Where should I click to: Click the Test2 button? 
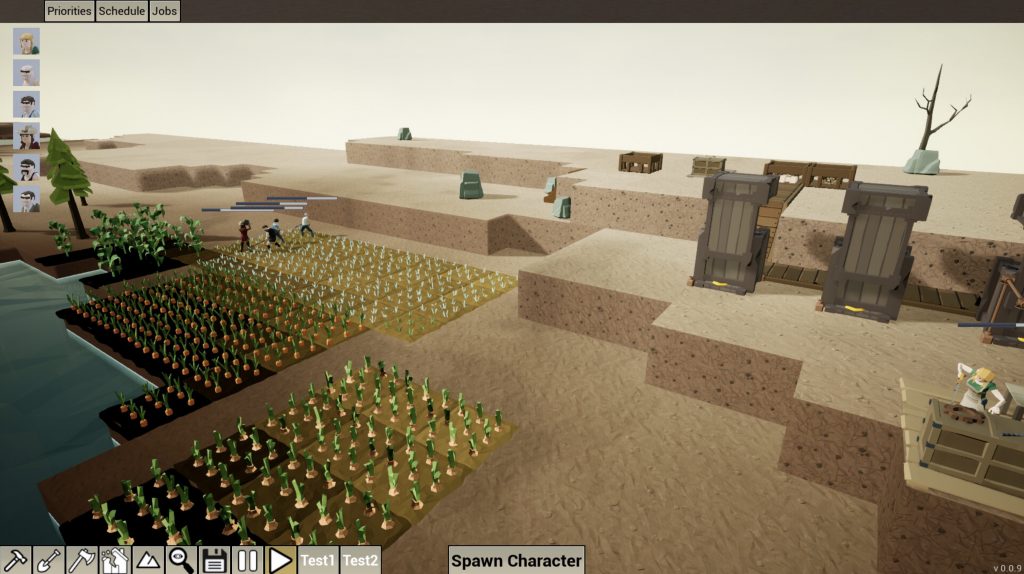click(361, 560)
